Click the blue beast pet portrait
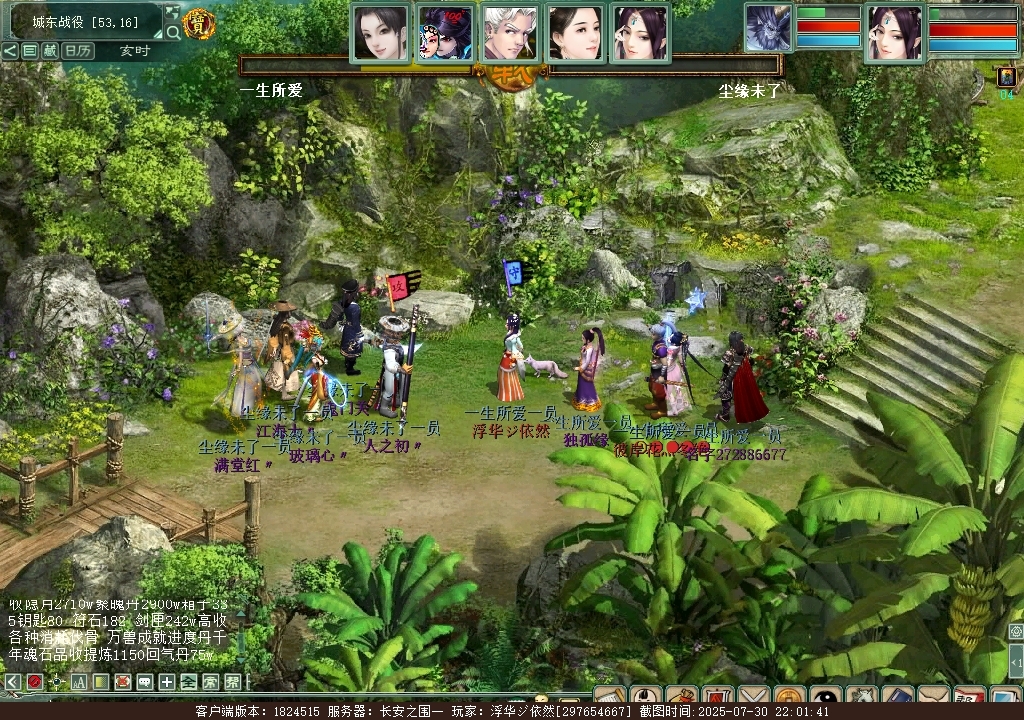Viewport: 1024px width, 720px height. 769,28
